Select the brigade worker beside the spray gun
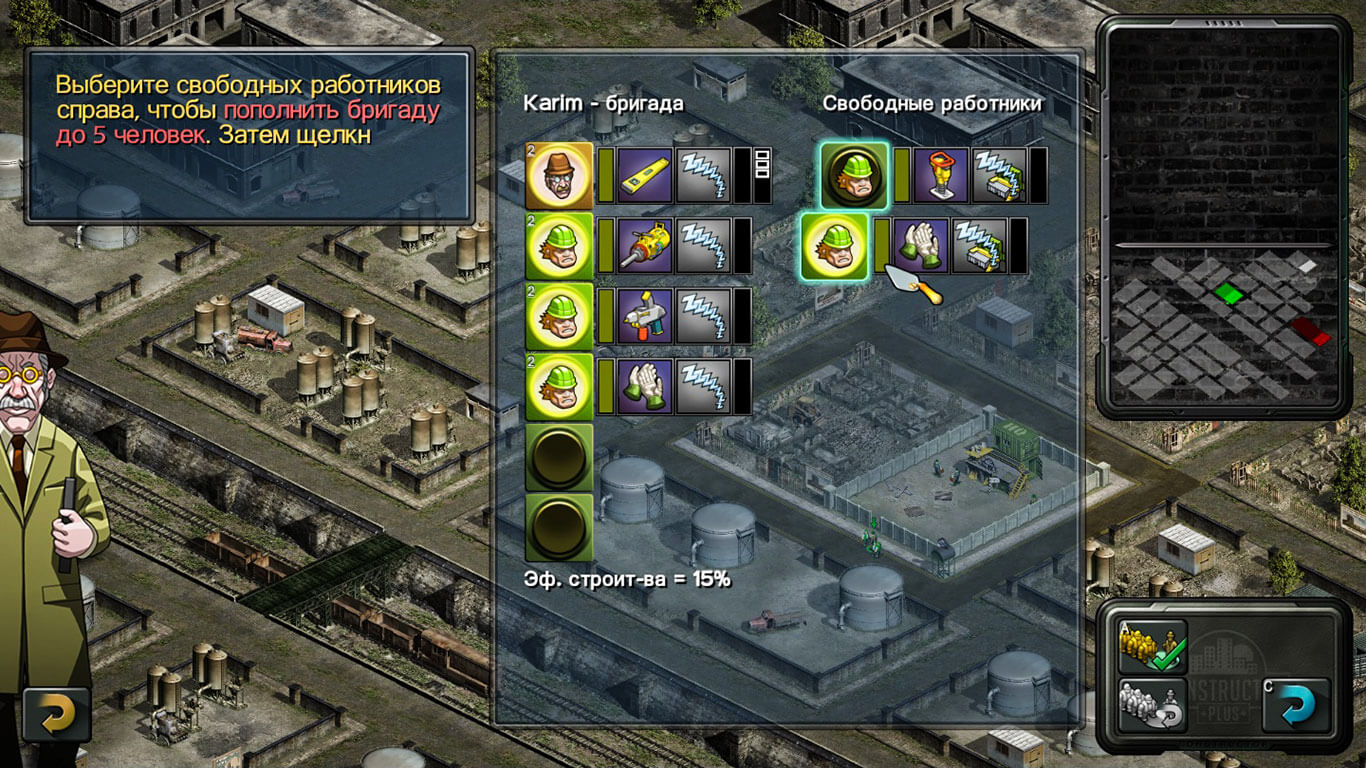1366x768 pixels. coord(559,316)
